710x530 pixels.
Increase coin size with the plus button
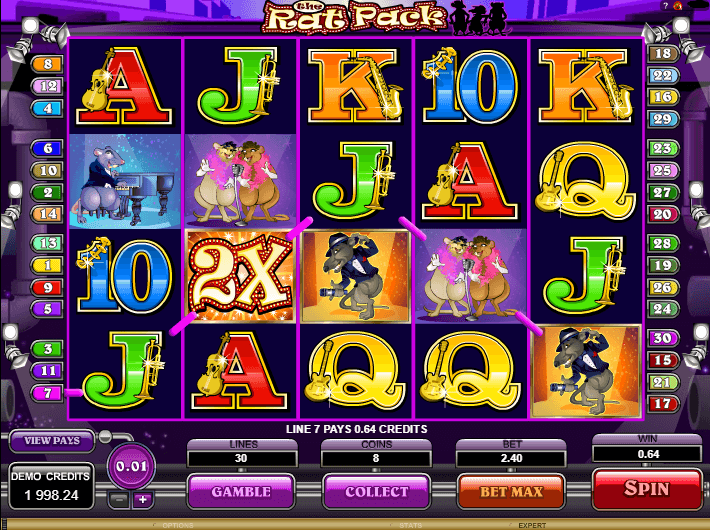(x=142, y=499)
